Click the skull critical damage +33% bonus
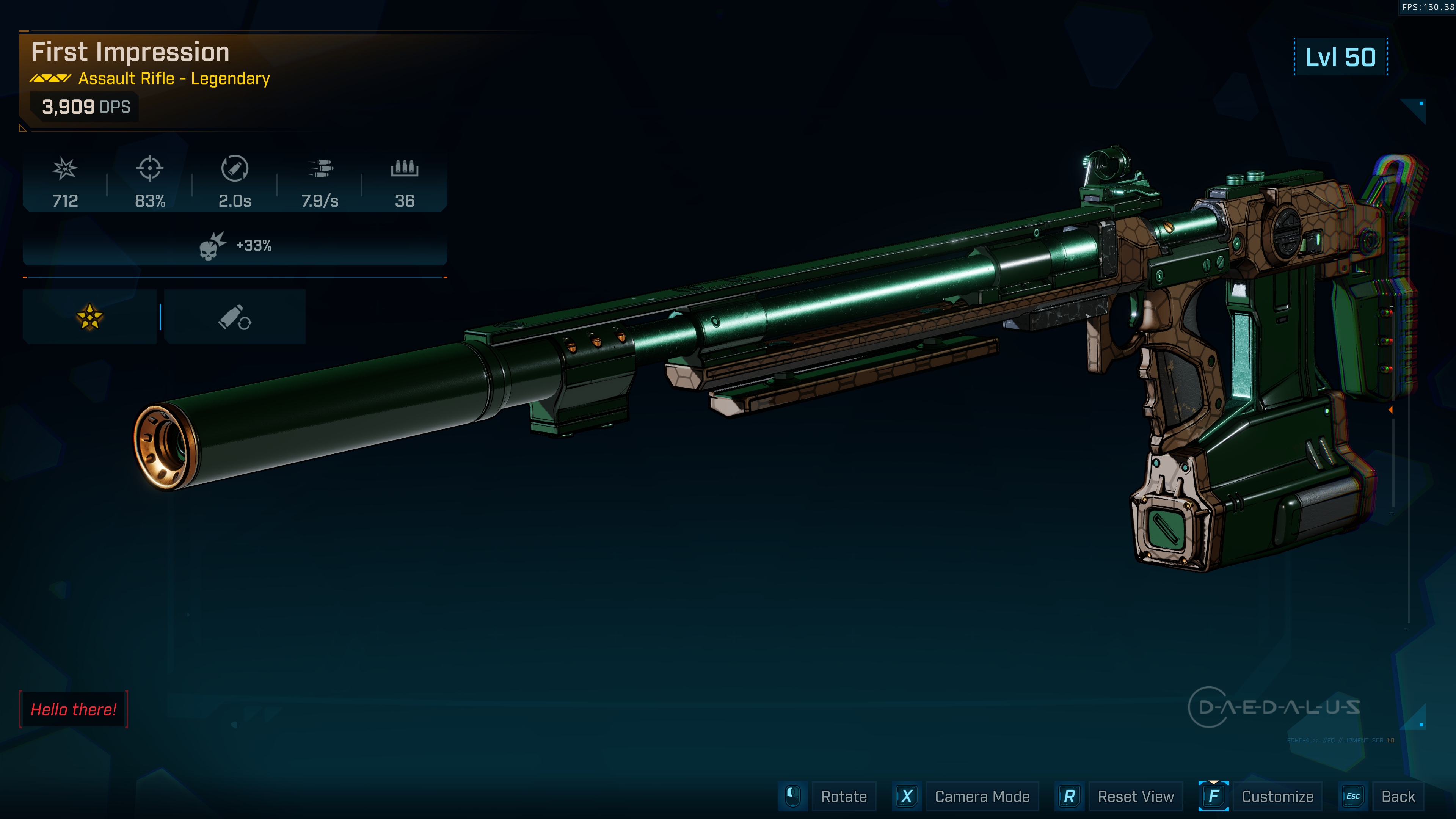The image size is (1456, 819). tap(235, 245)
